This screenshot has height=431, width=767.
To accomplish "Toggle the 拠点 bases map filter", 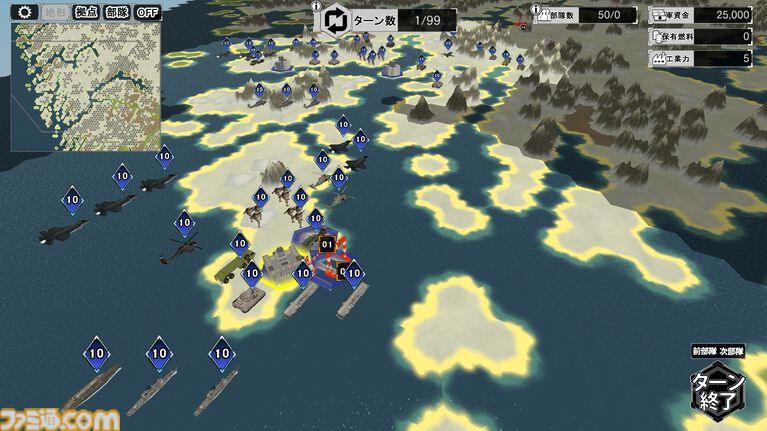I will 86,12.
